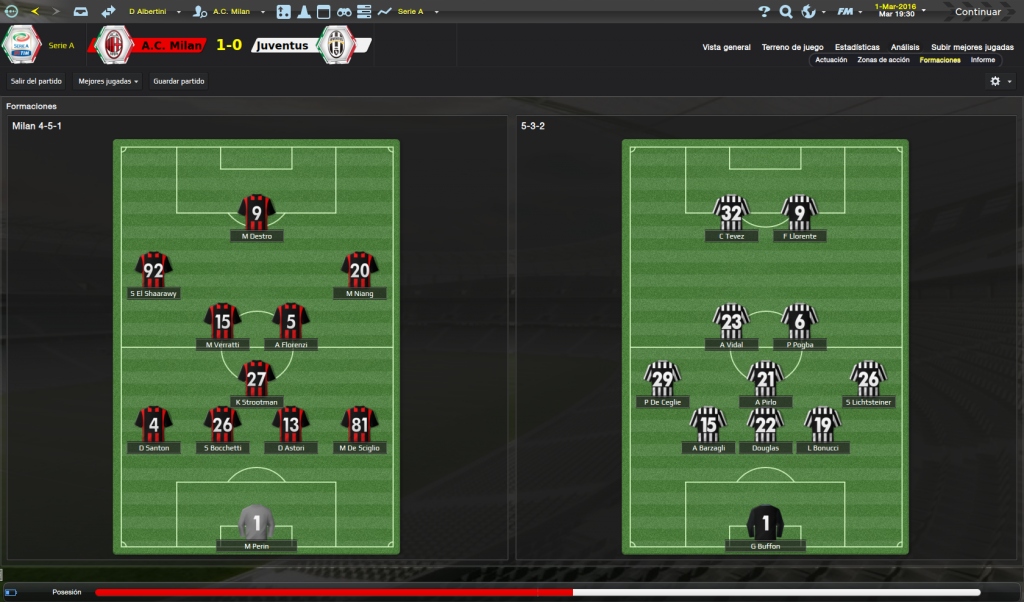Click A Pirlo's number 21 shirt
The height and width of the screenshot is (602, 1024).
[x=765, y=378]
